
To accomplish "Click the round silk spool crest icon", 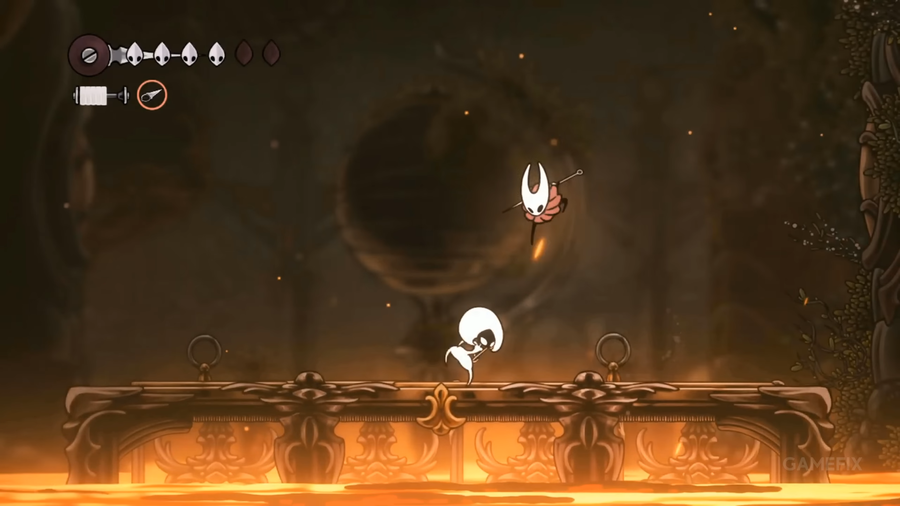I will [90, 53].
